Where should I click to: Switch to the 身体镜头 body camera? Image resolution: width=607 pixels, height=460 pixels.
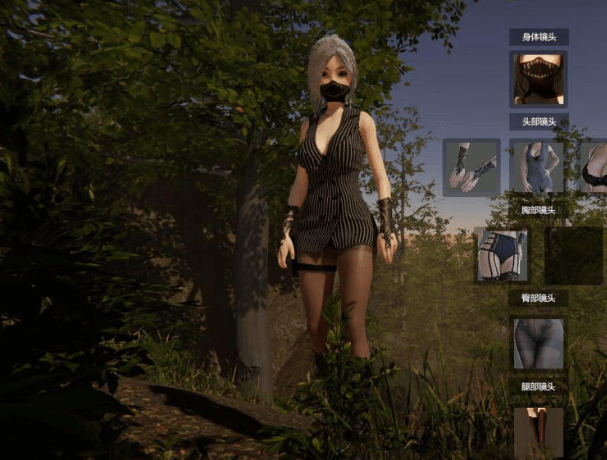click(x=539, y=37)
